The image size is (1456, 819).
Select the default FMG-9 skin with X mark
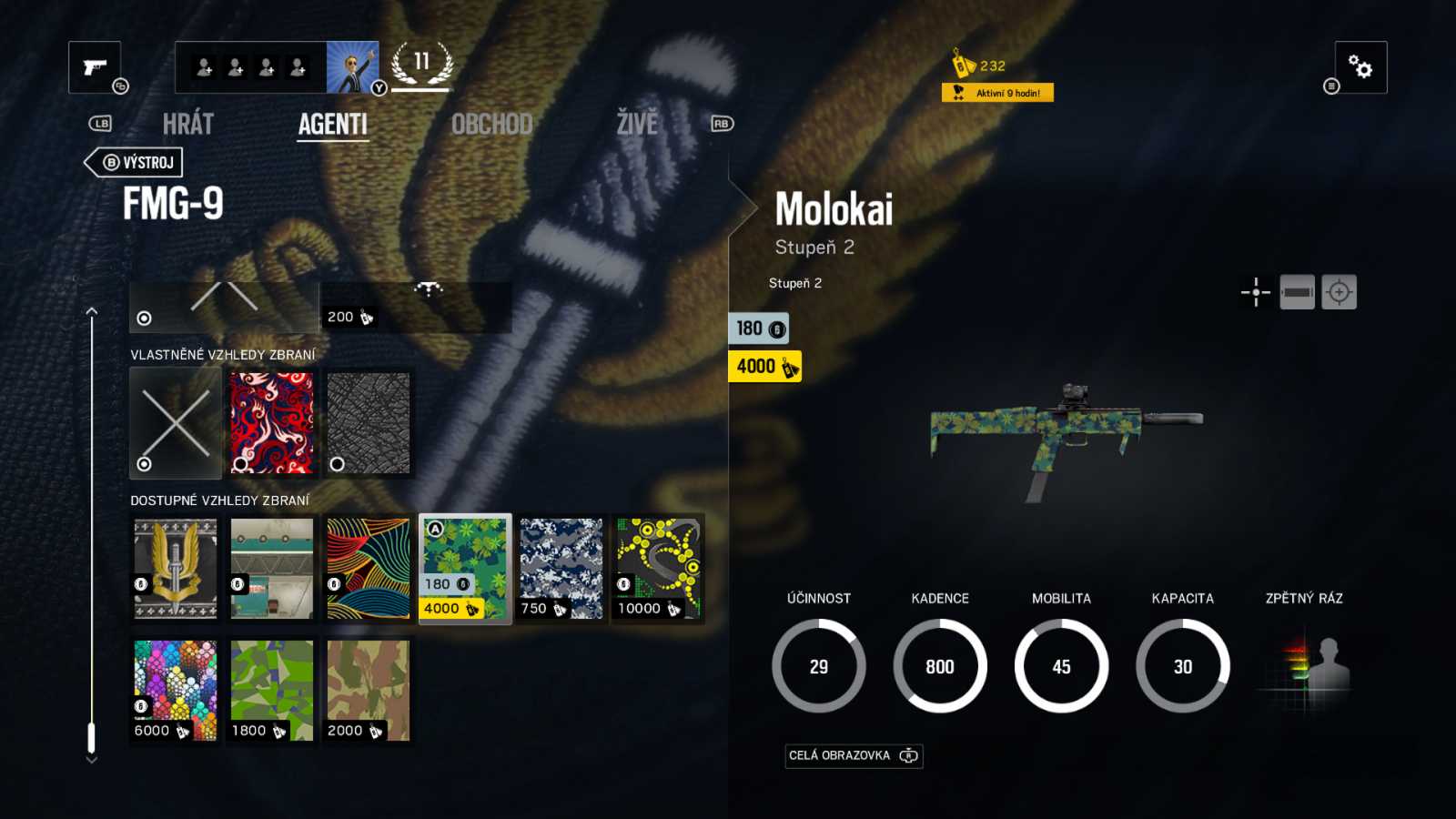point(174,423)
